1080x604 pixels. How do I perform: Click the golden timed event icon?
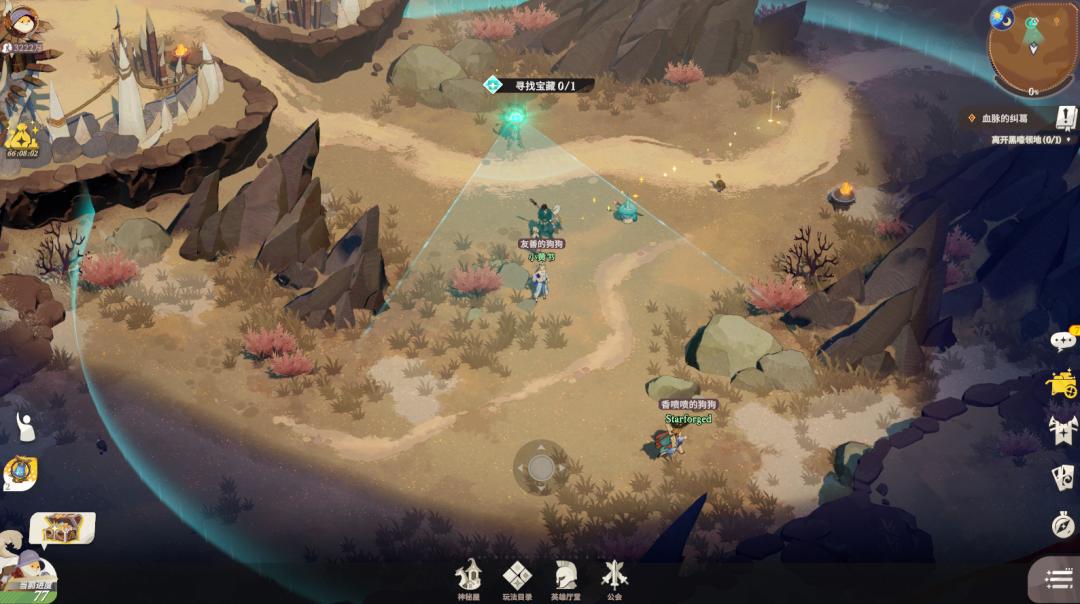tap(21, 138)
